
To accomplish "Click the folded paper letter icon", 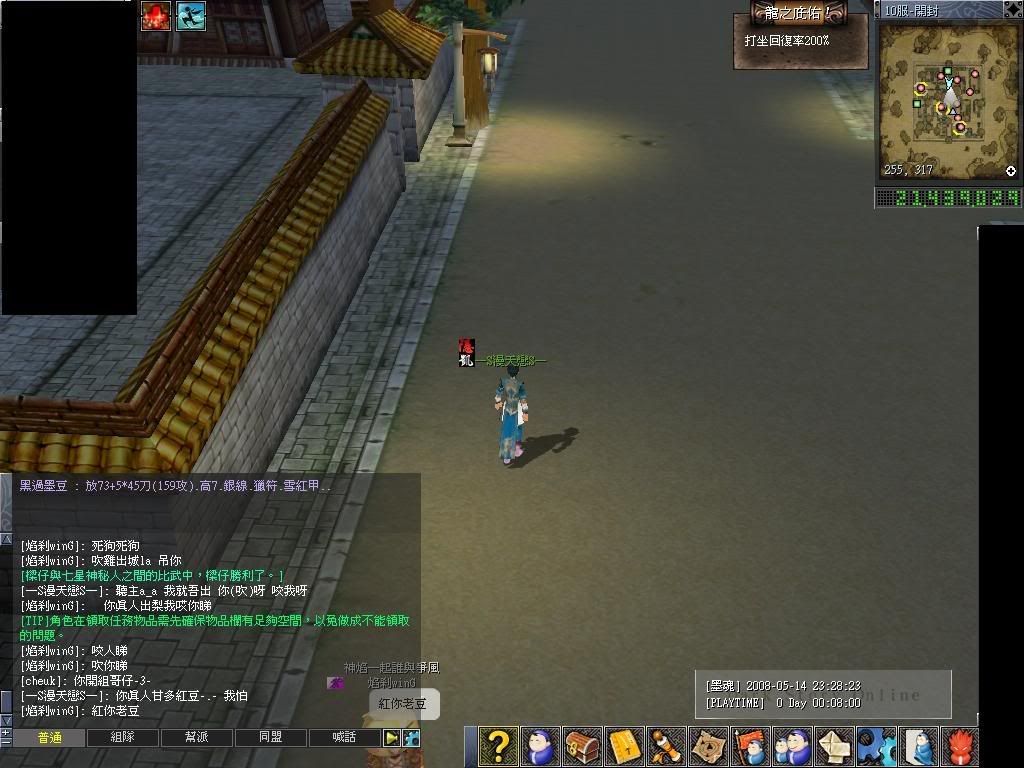I will 834,747.
